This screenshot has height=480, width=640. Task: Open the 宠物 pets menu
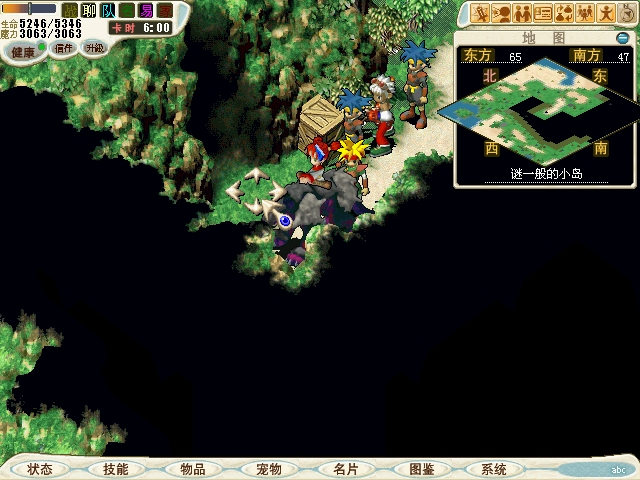268,469
